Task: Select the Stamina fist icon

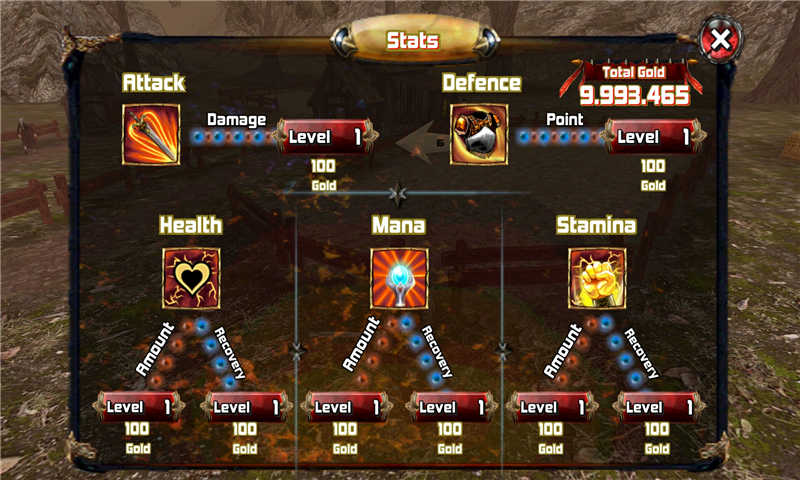Action: click(597, 277)
